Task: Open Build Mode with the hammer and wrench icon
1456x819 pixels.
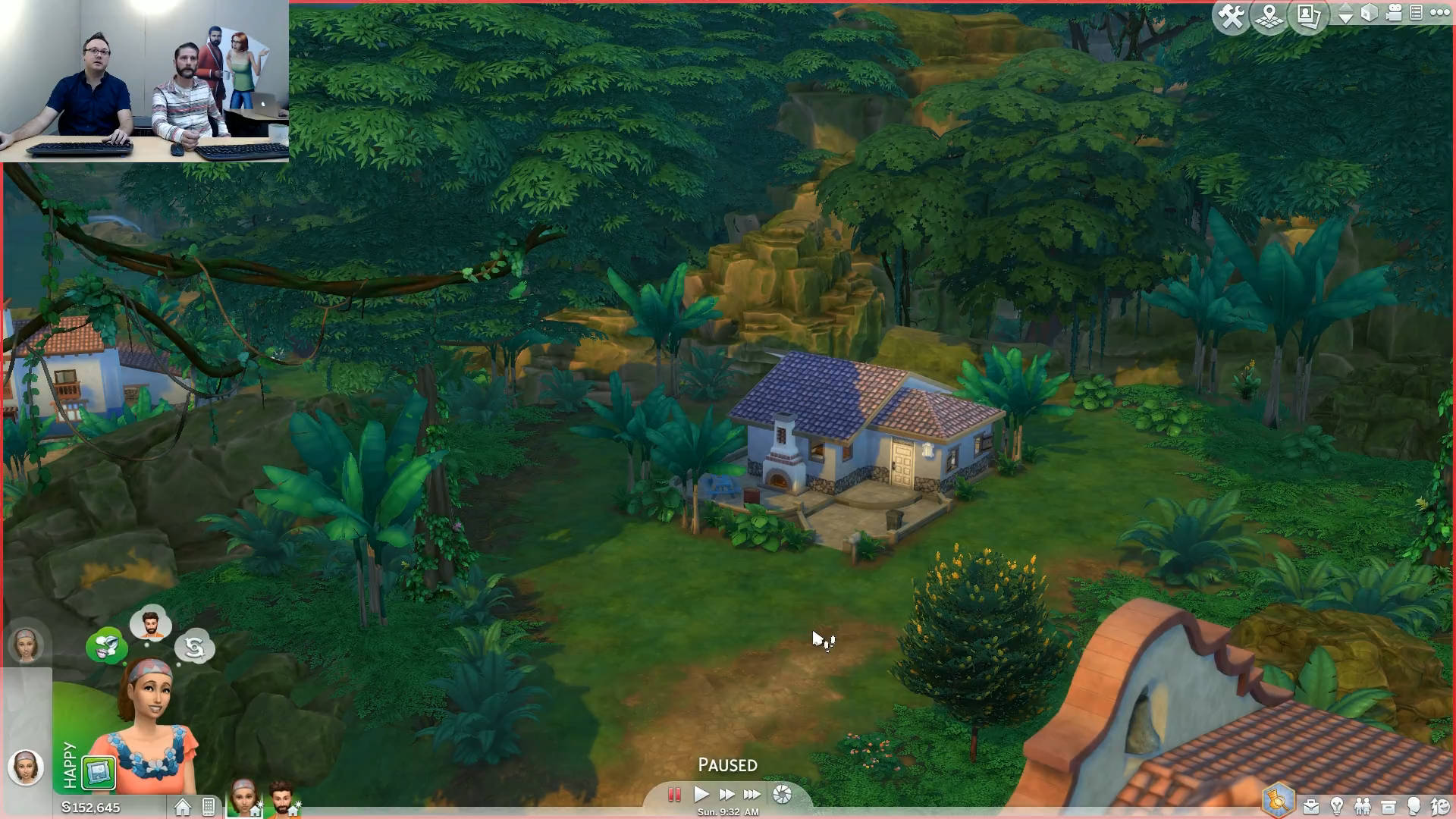Action: pos(1231,16)
